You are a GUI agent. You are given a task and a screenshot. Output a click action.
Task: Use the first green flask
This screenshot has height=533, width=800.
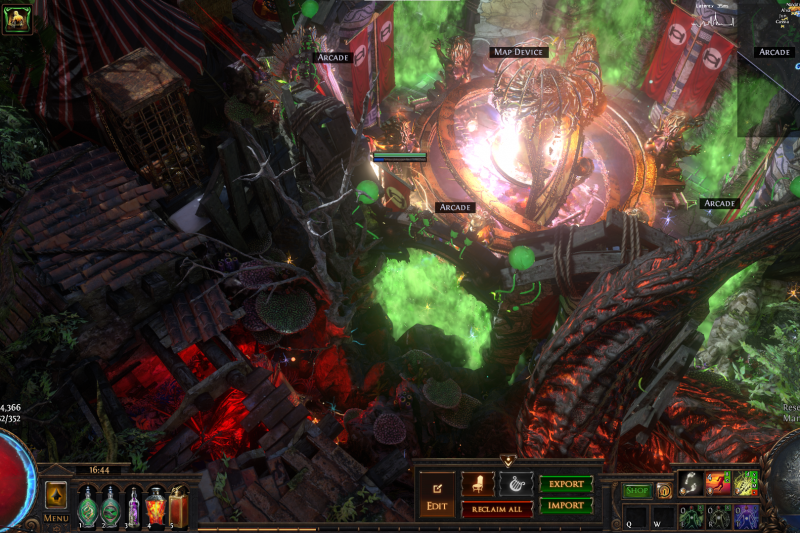coord(88,505)
